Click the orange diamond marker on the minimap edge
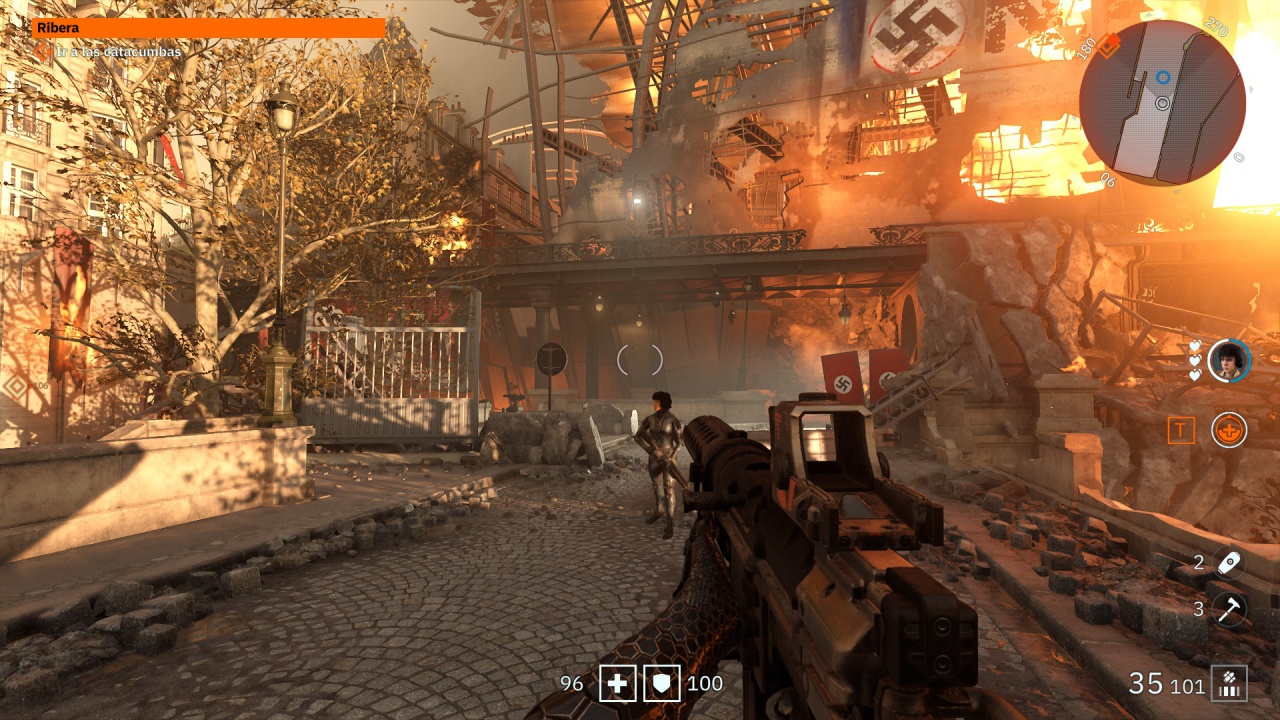Image resolution: width=1280 pixels, height=720 pixels. click(1109, 46)
